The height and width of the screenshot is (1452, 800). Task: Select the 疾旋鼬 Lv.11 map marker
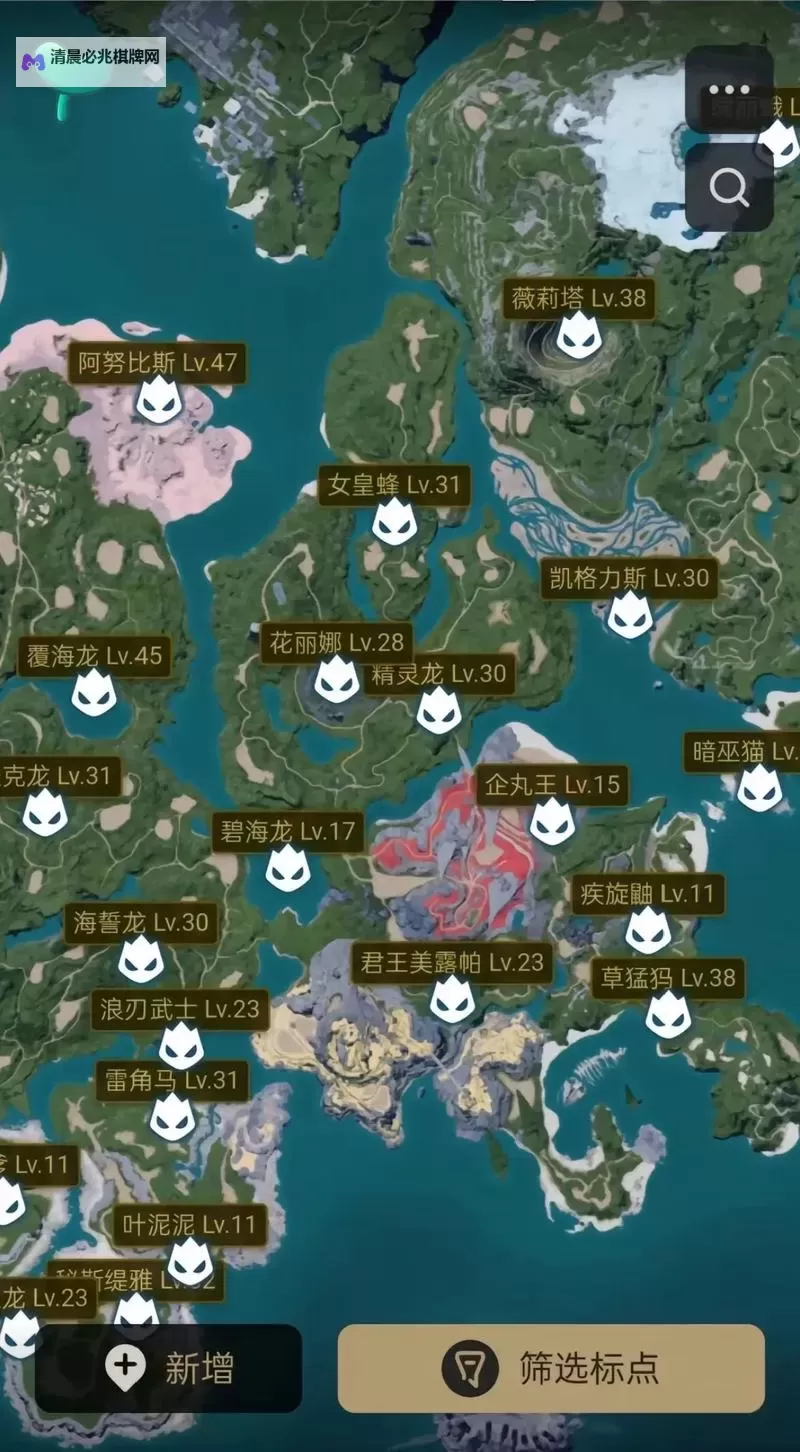[648, 929]
